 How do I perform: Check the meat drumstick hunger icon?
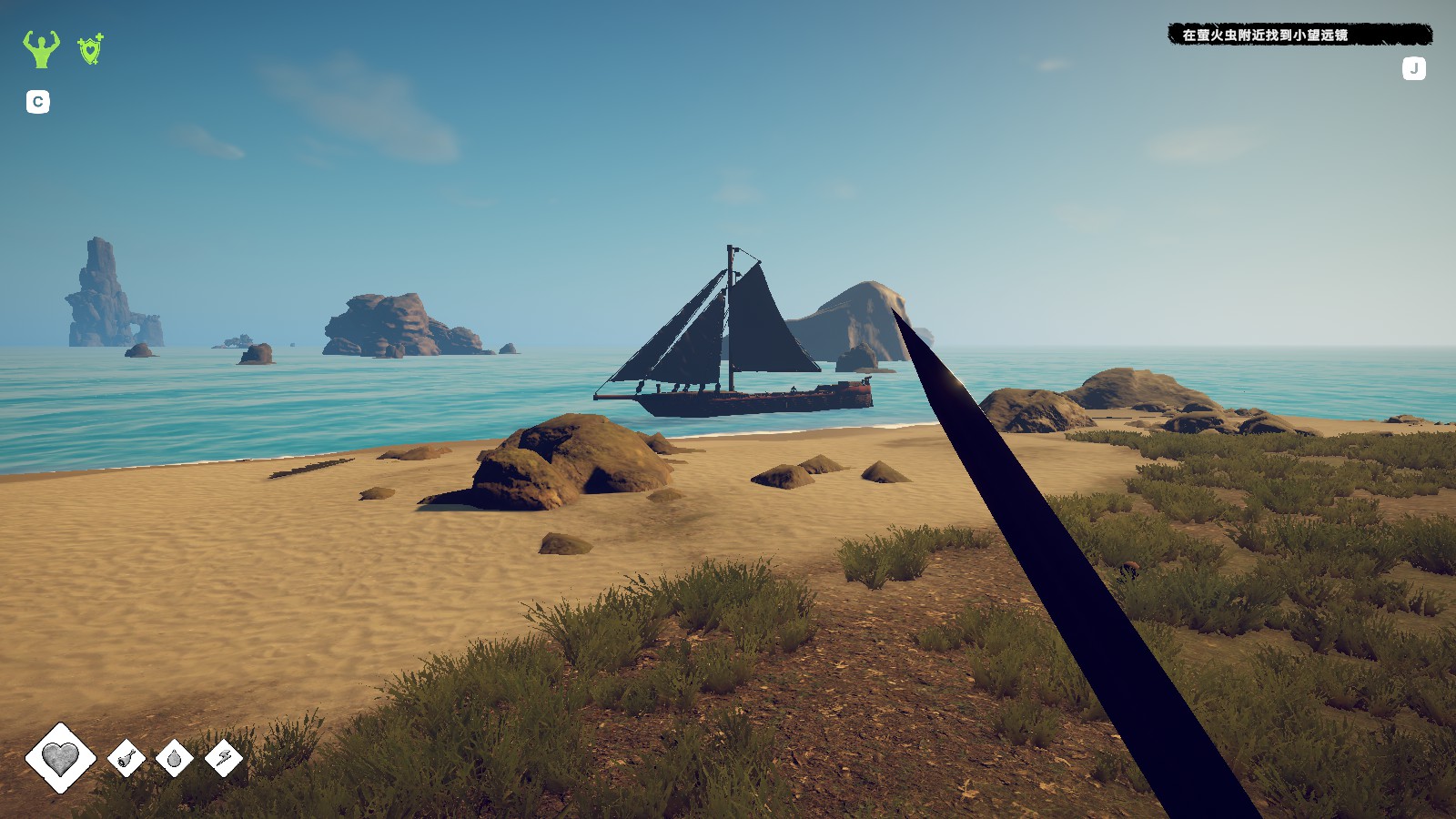(126, 757)
